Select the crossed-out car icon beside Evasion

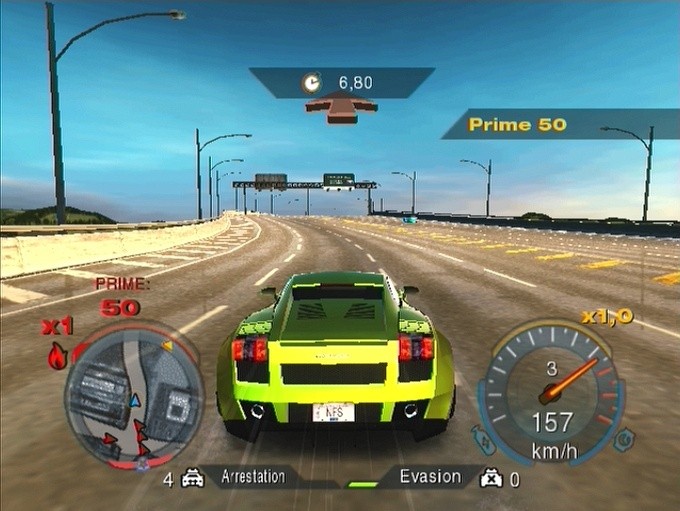click(490, 479)
